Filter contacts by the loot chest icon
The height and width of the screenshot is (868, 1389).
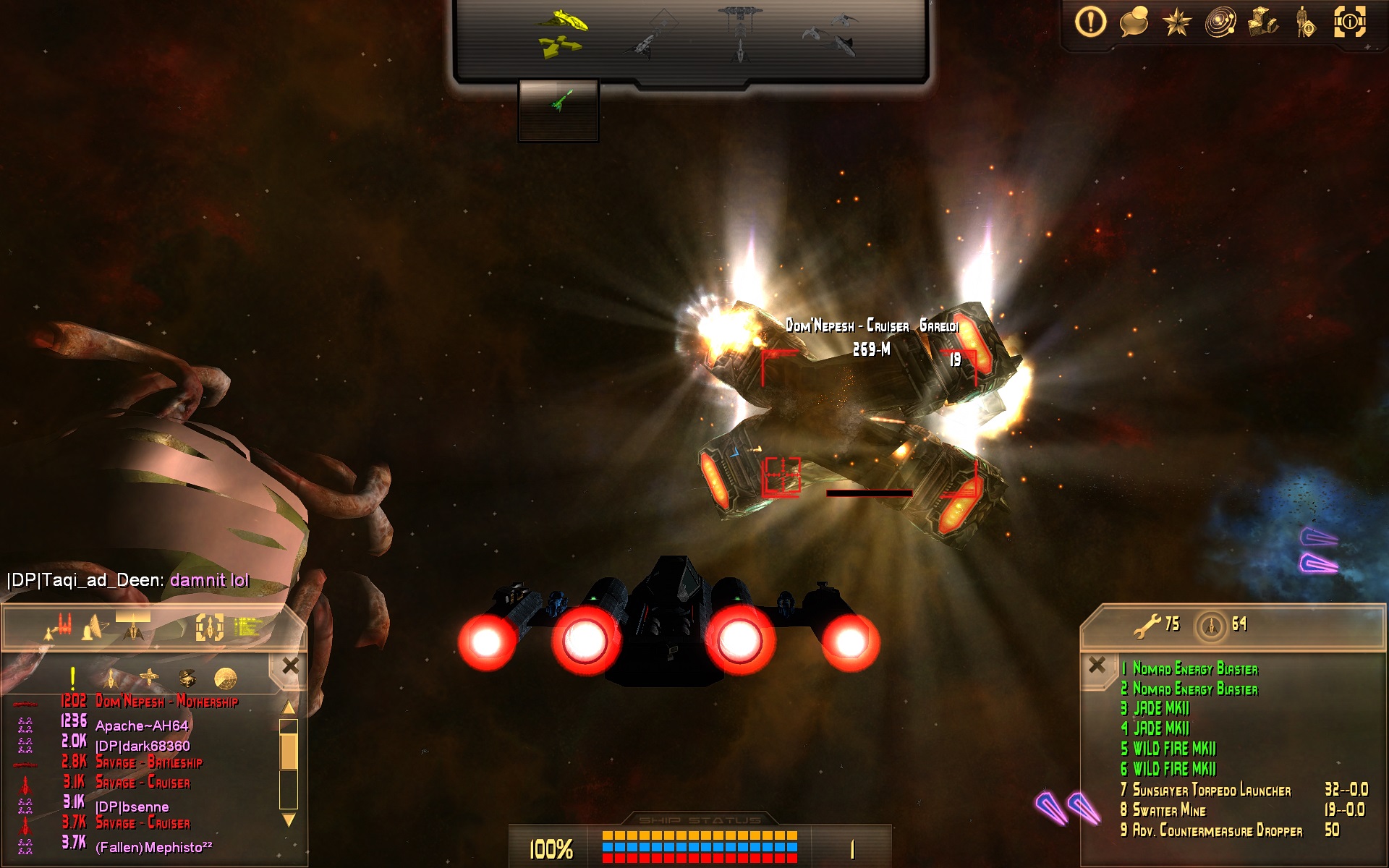click(187, 678)
